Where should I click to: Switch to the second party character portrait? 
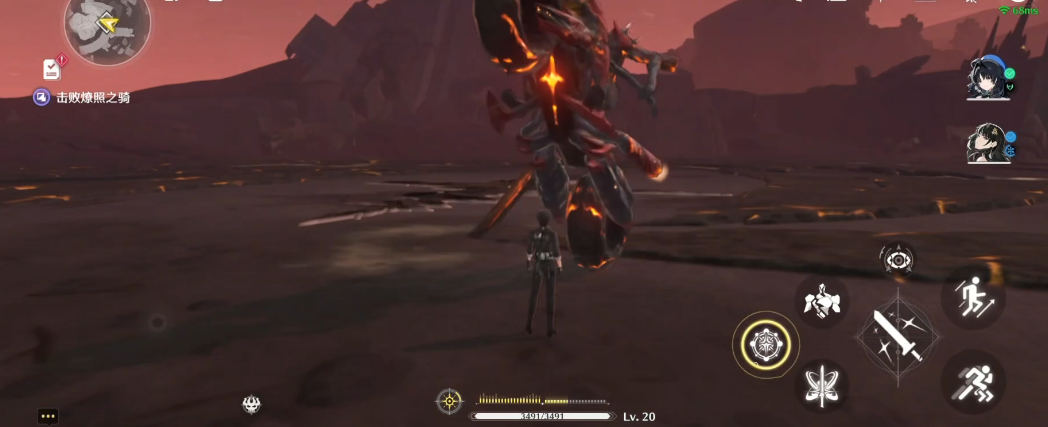[x=986, y=145]
